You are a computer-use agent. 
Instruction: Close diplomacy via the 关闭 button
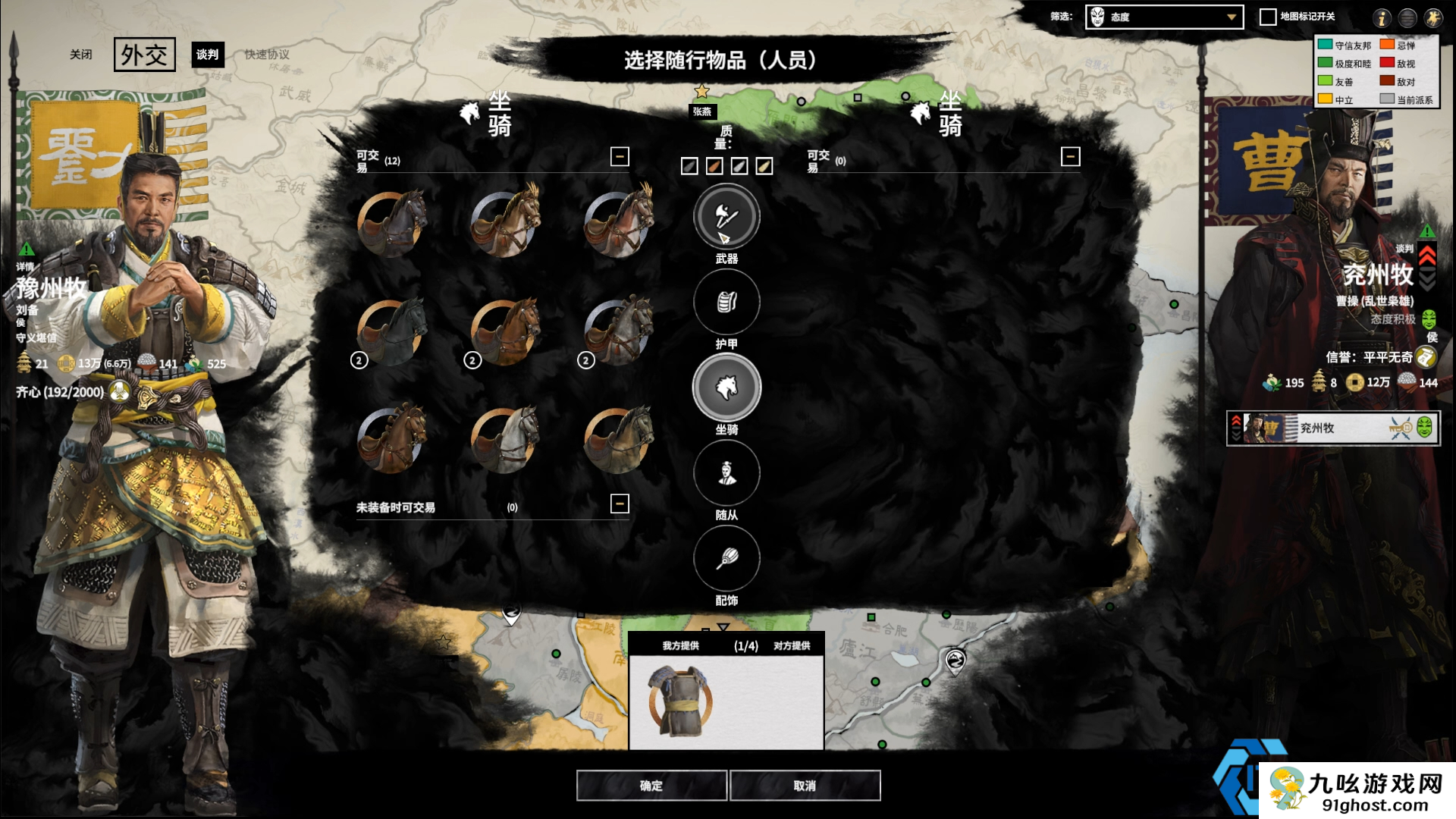pyautogui.click(x=81, y=55)
